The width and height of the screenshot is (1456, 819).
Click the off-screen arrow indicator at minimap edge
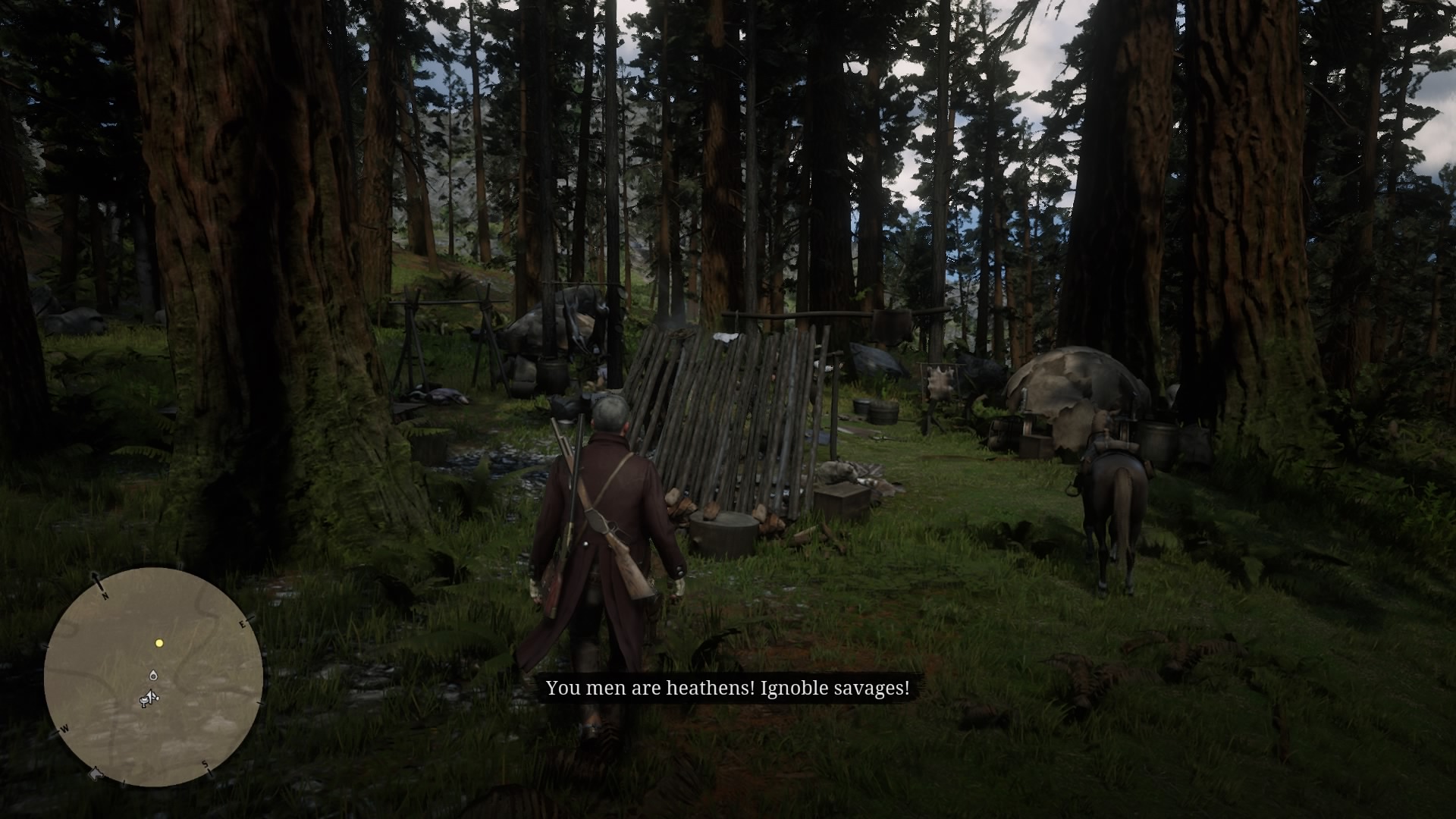96,774
